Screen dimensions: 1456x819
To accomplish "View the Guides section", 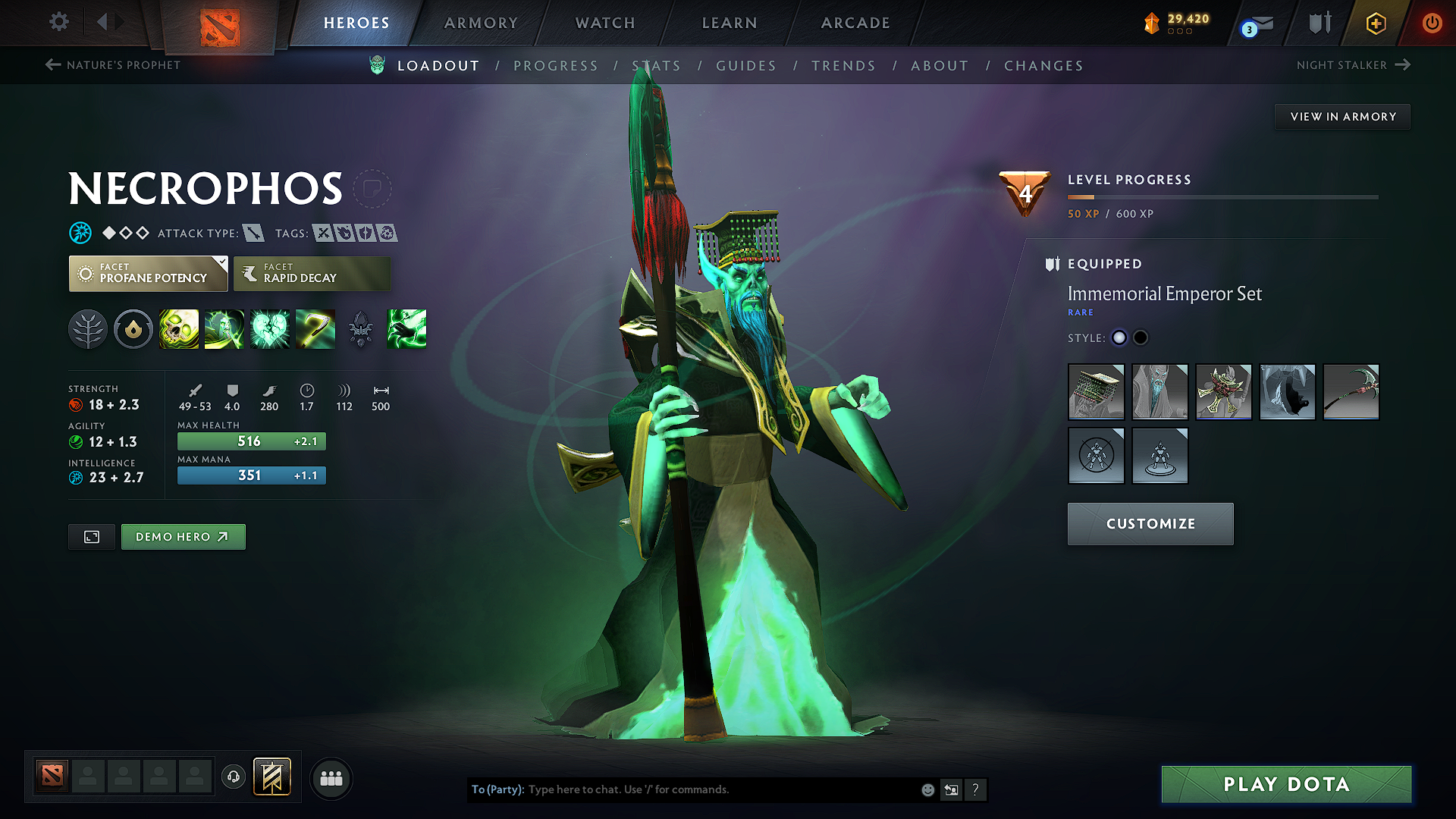I will point(746,66).
